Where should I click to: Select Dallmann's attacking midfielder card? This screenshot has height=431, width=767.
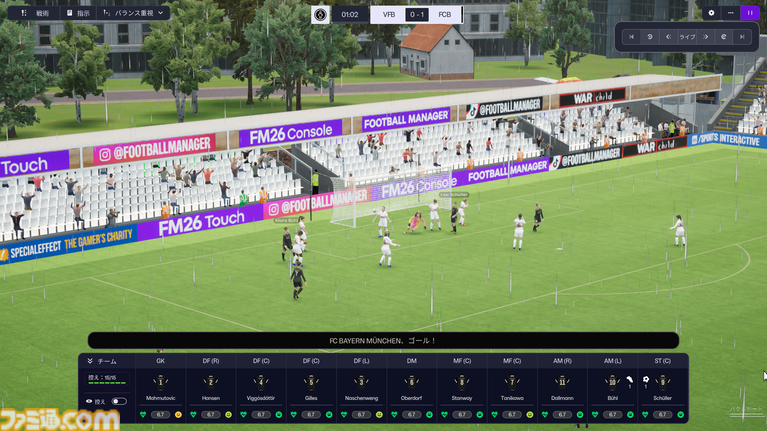pyautogui.click(x=562, y=388)
